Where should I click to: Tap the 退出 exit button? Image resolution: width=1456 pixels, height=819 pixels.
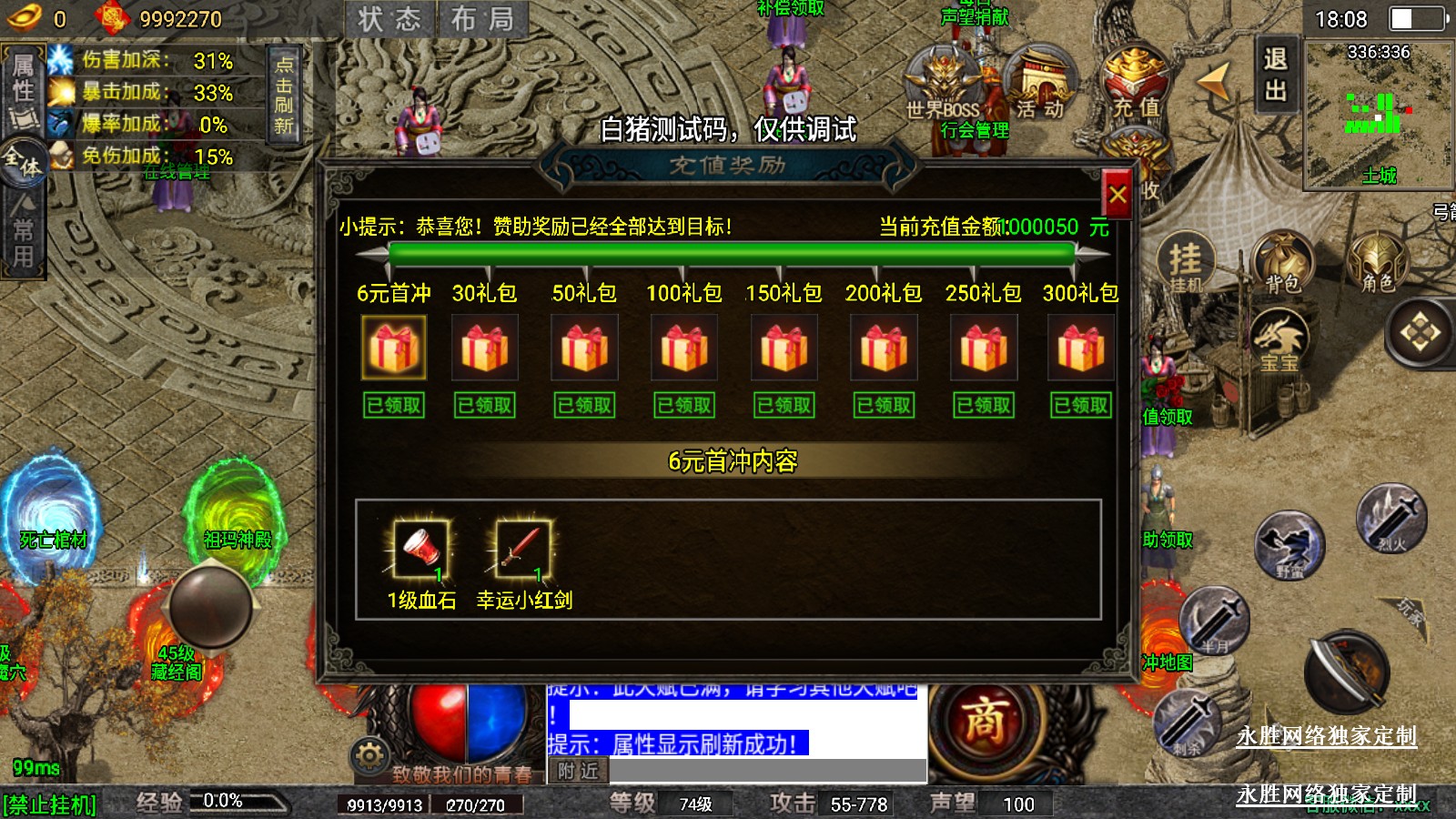[1275, 75]
